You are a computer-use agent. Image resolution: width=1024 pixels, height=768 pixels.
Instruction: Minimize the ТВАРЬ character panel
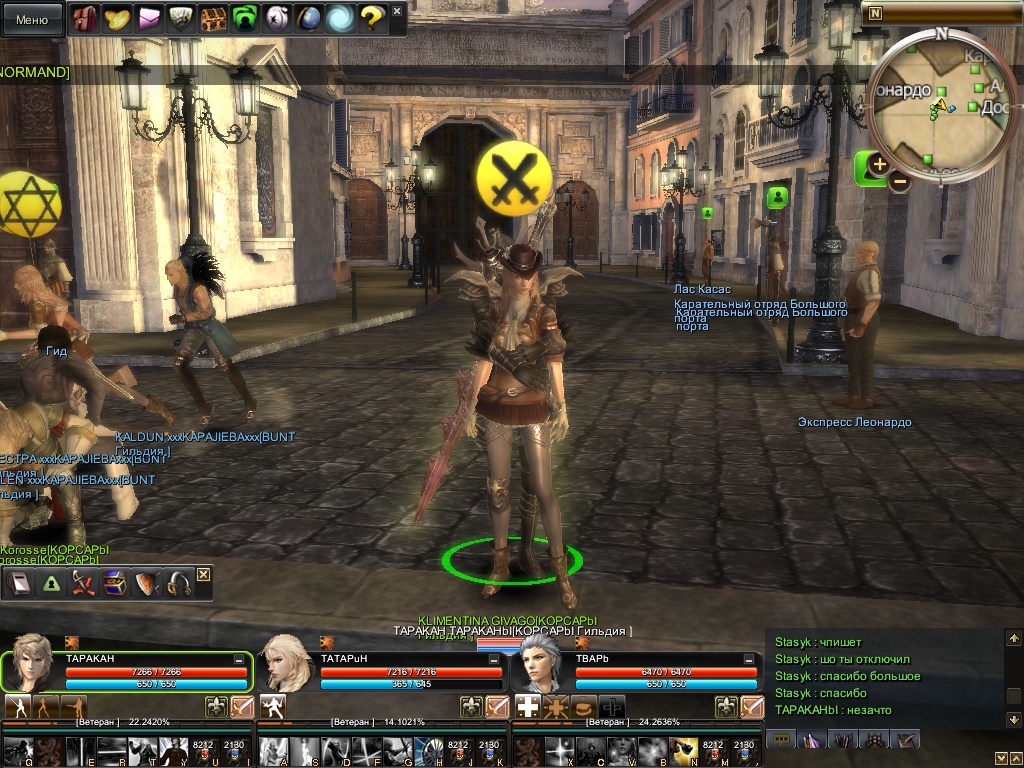coord(748,660)
